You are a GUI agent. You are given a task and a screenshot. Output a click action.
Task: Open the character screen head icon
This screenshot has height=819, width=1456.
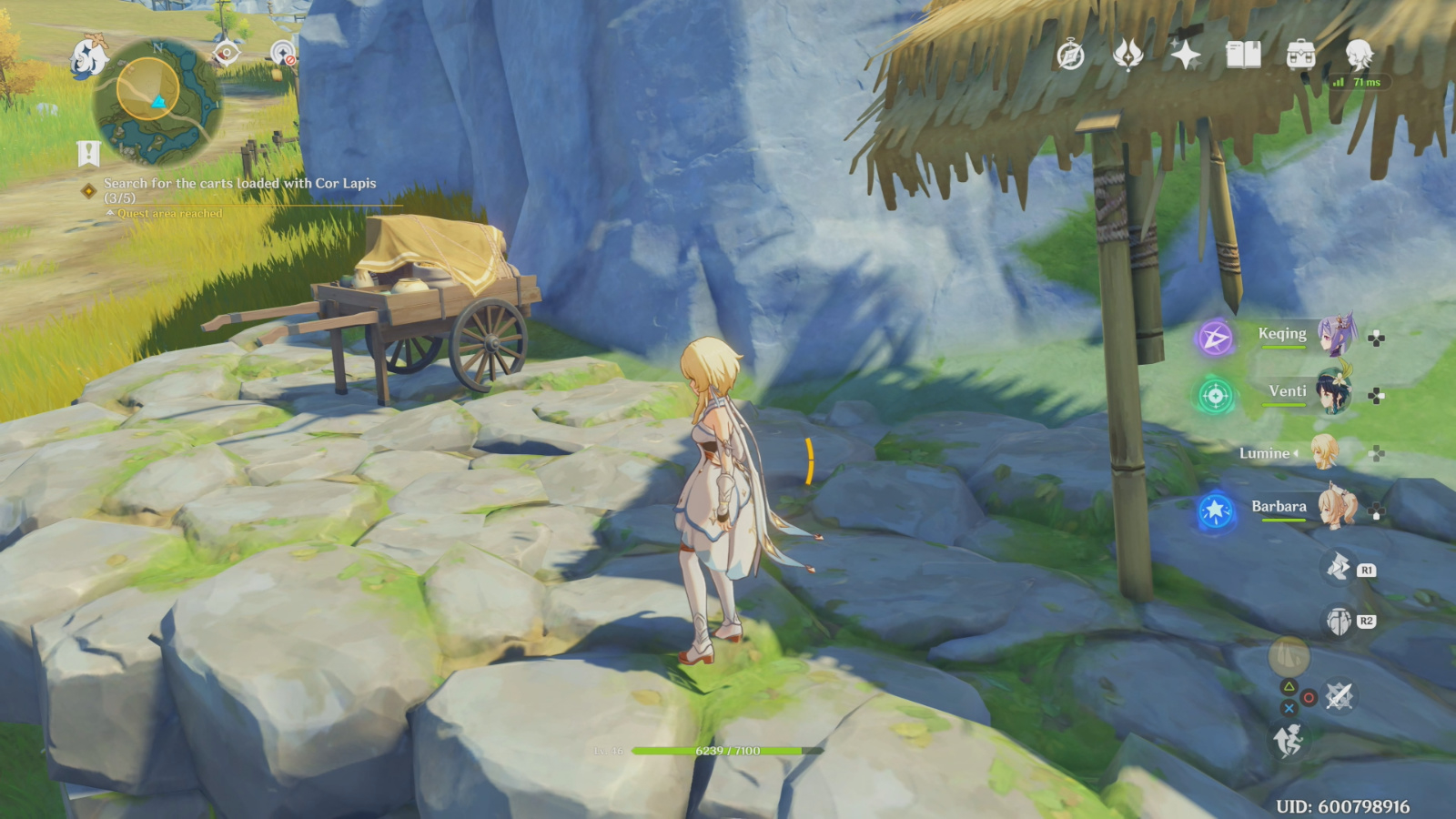click(x=1359, y=56)
